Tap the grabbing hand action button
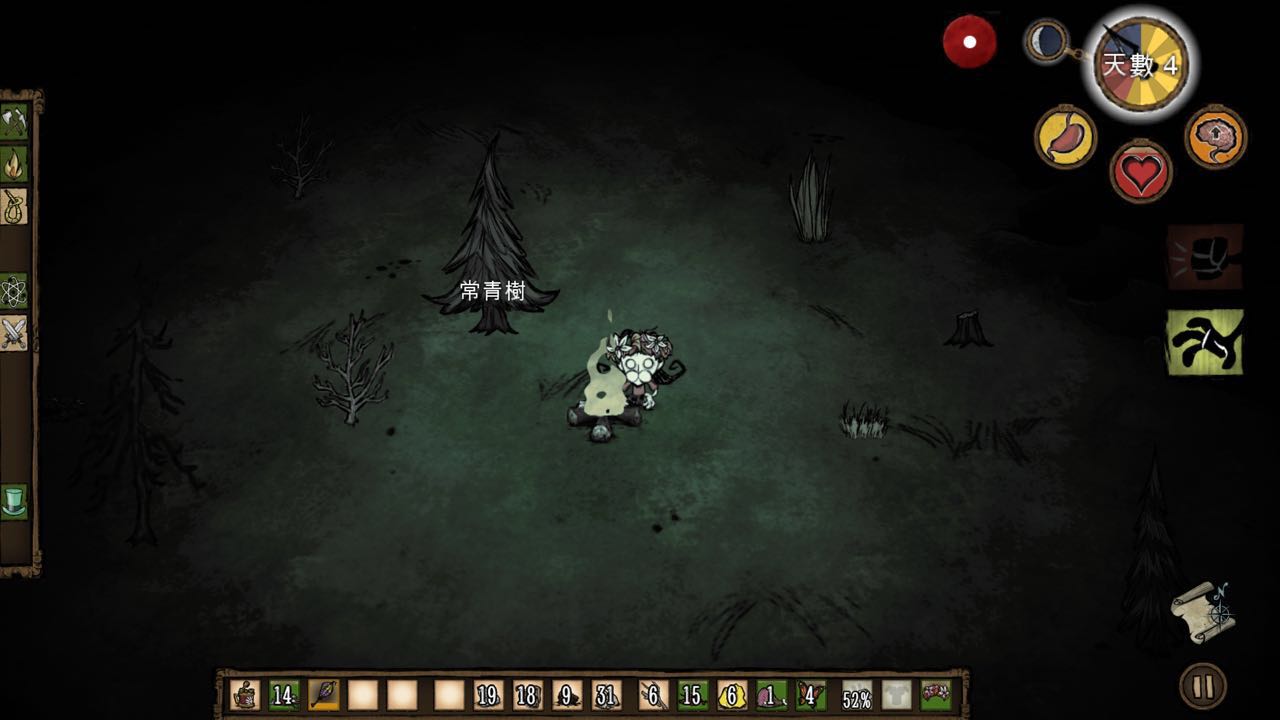The image size is (1280, 720). pyautogui.click(x=1205, y=342)
